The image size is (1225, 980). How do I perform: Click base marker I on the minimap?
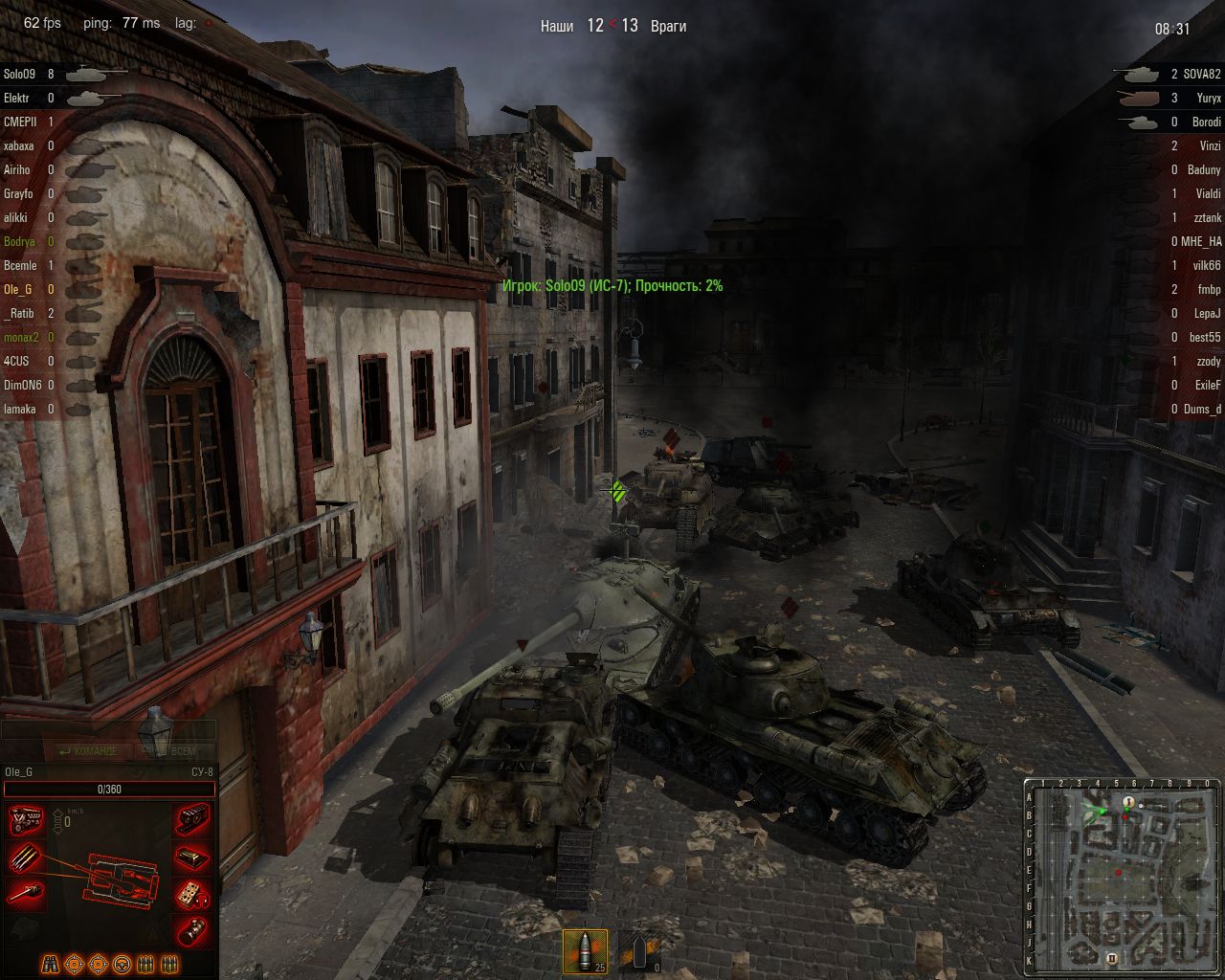coord(1128,802)
